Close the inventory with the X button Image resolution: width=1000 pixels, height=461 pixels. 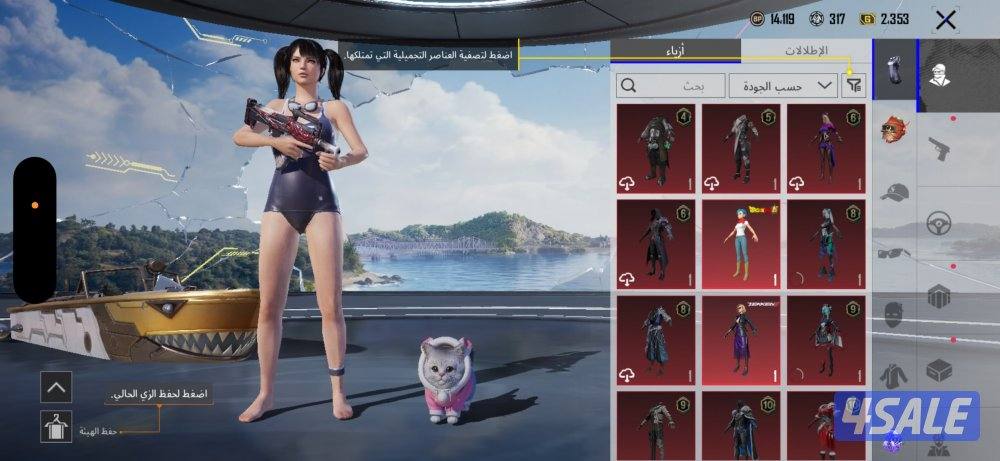(x=945, y=19)
